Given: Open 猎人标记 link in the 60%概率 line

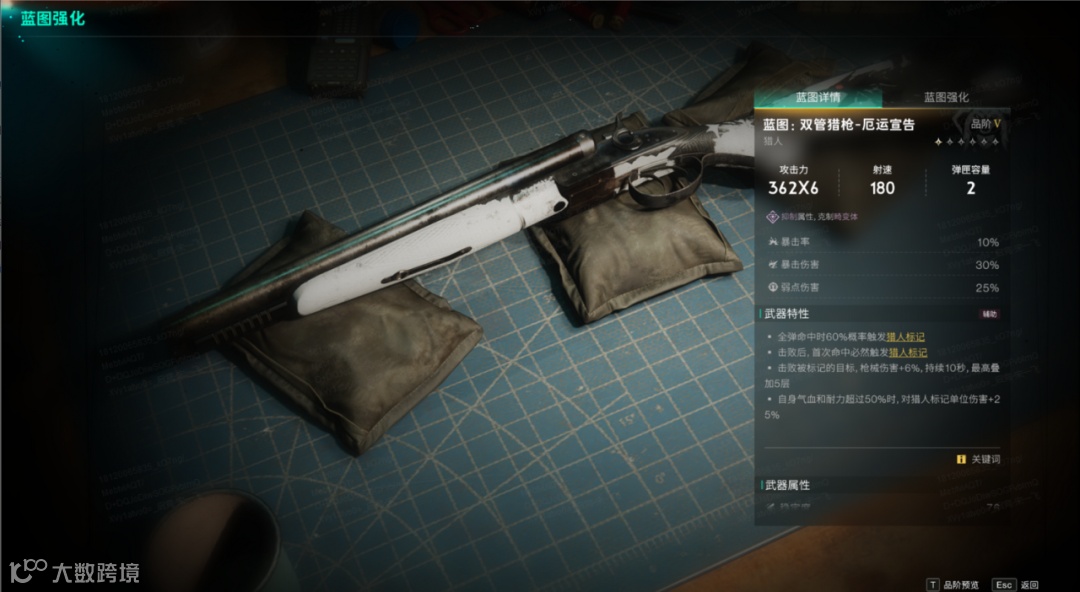Looking at the screenshot, I should tap(906, 337).
